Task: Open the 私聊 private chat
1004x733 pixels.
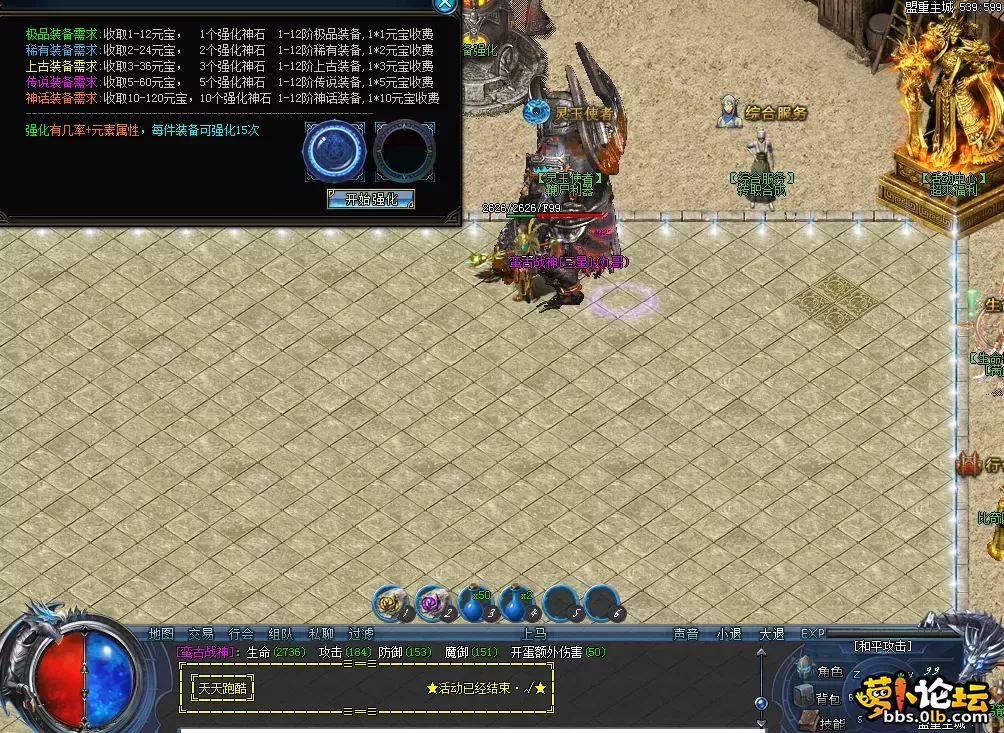Action: pos(321,633)
